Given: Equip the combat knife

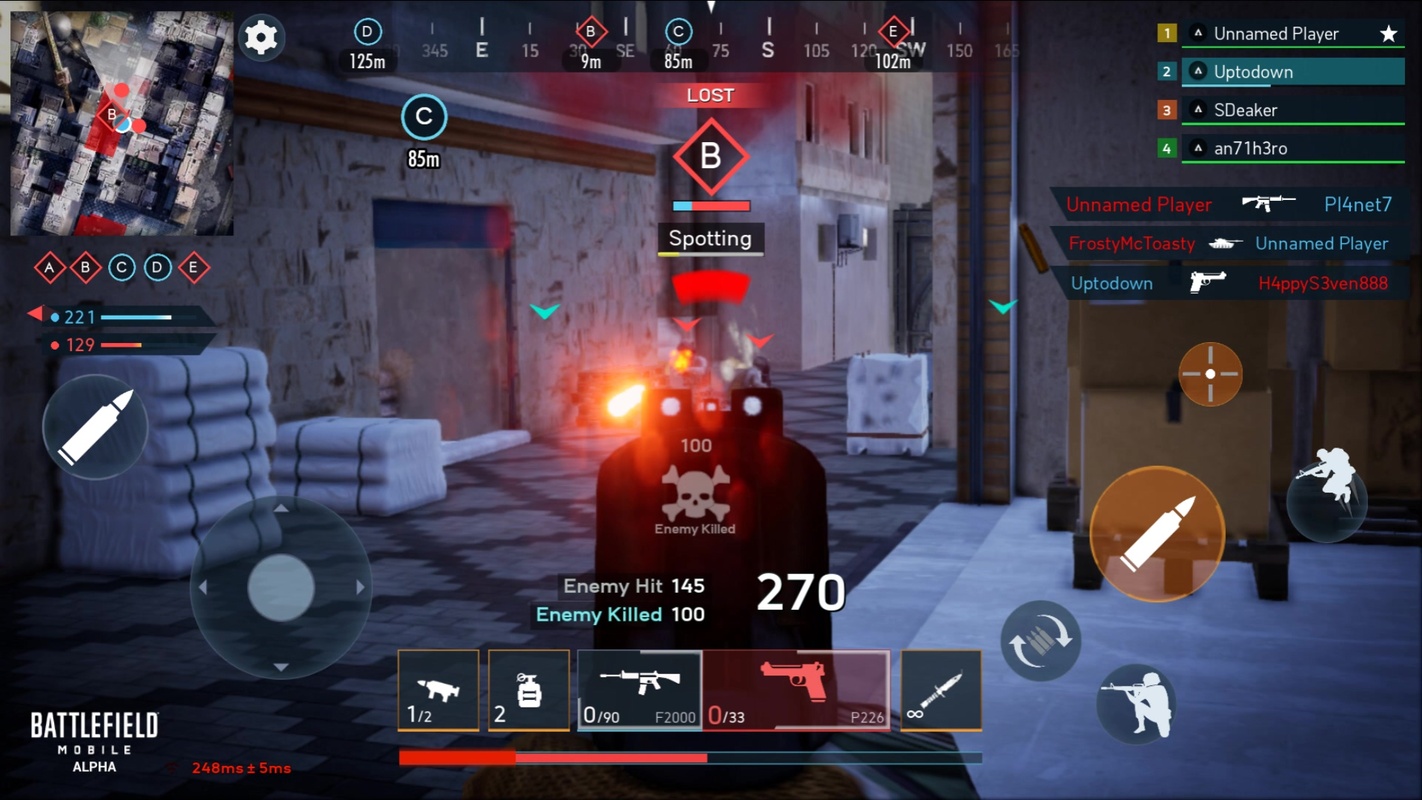Looking at the screenshot, I should coord(940,690).
